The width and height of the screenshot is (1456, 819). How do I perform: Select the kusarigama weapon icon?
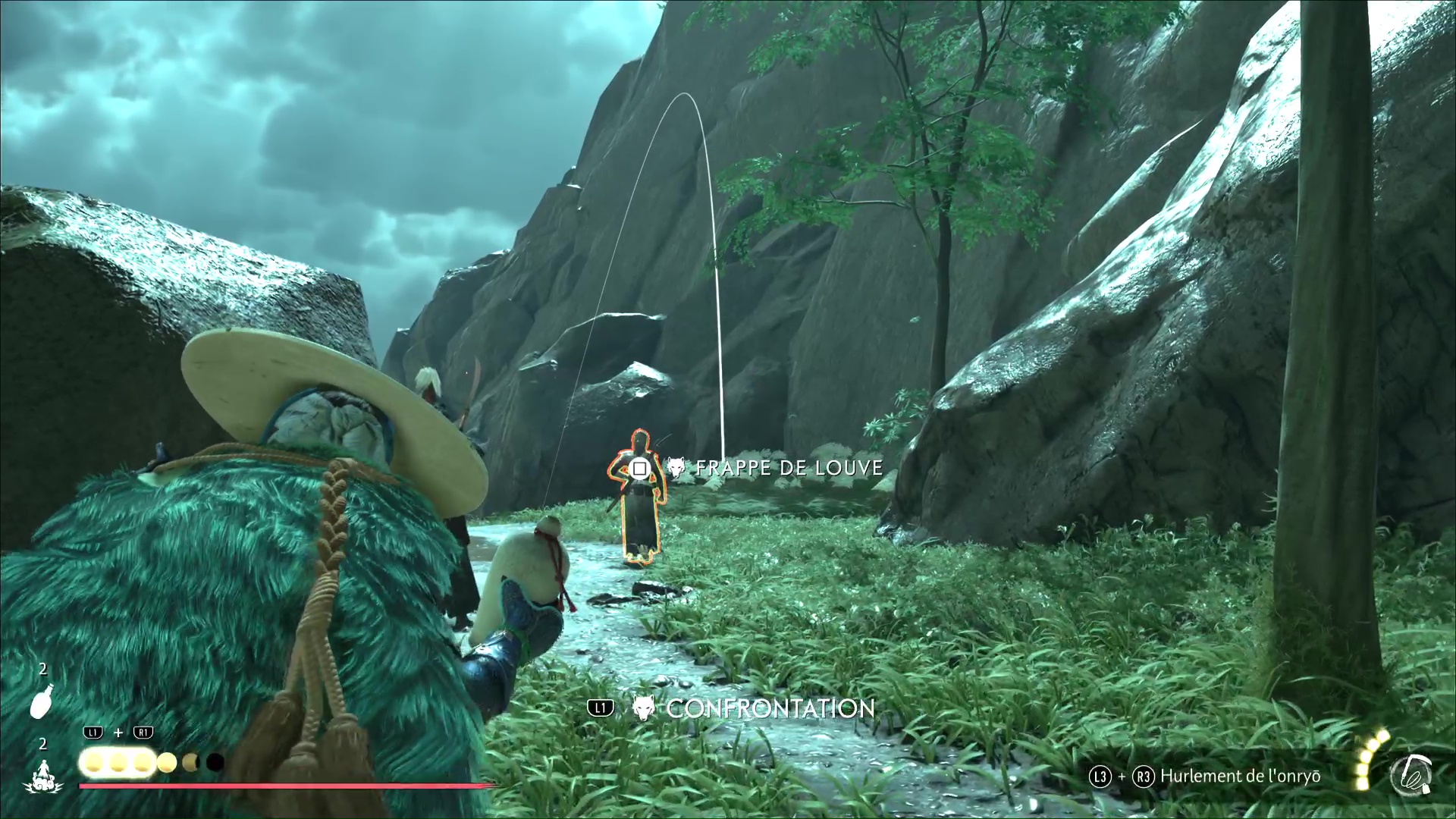1410,777
